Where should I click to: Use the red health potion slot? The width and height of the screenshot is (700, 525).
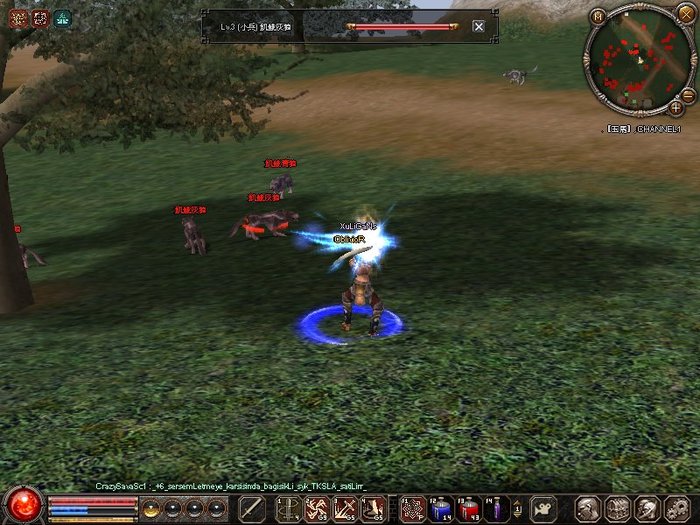468,508
